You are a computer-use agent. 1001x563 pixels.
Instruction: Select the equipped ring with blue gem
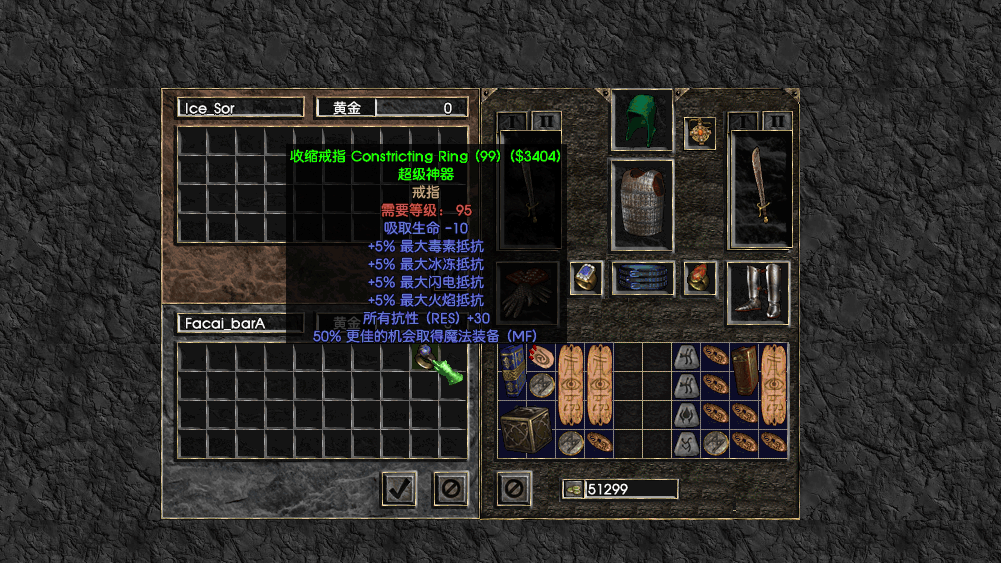click(x=585, y=278)
